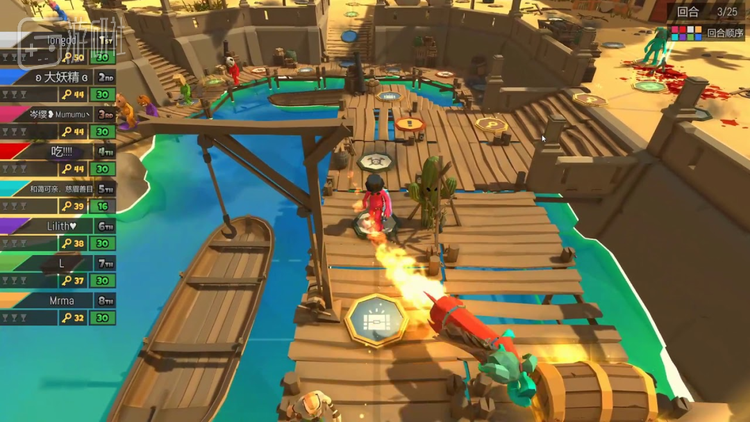Open the 回合顺序 turn order panel
Image resolution: width=750 pixels, height=422 pixels.
(x=708, y=32)
